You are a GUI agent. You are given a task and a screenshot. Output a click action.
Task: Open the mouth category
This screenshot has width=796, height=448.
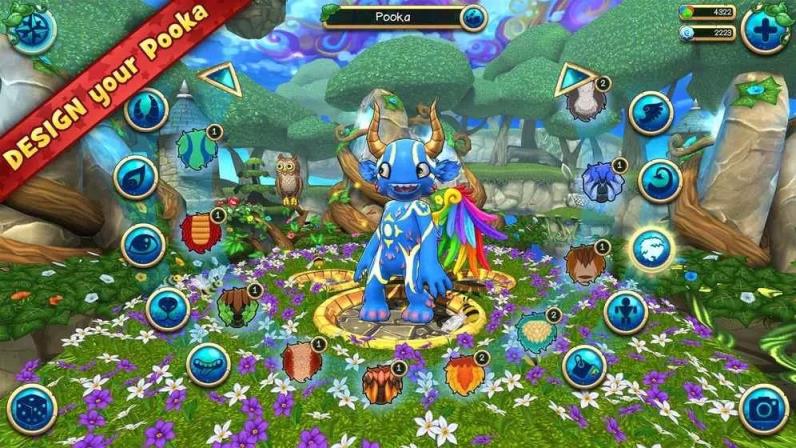(x=208, y=365)
